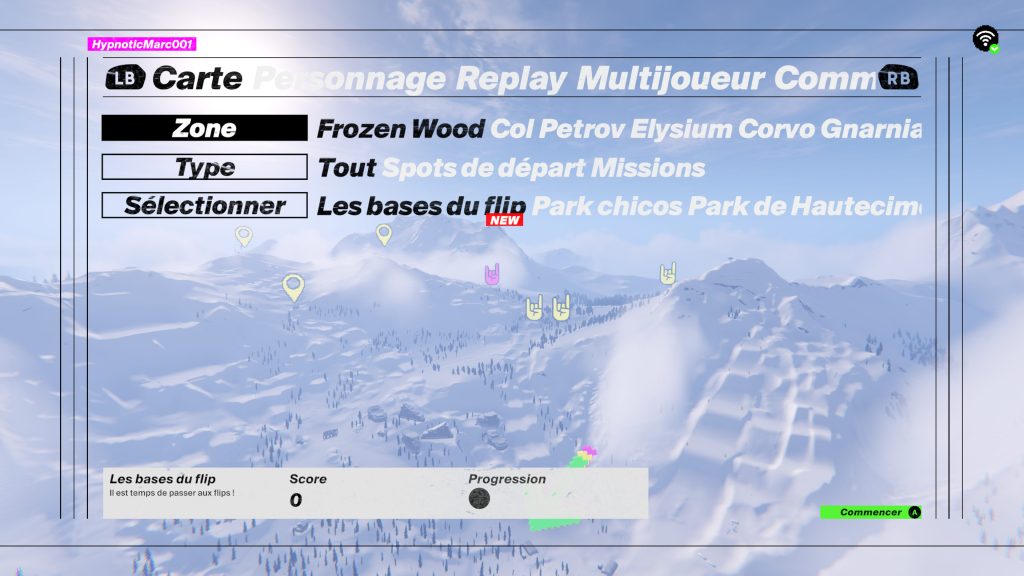Click the Zone row label
Viewport: 1024px width, 576px height.
[204, 128]
